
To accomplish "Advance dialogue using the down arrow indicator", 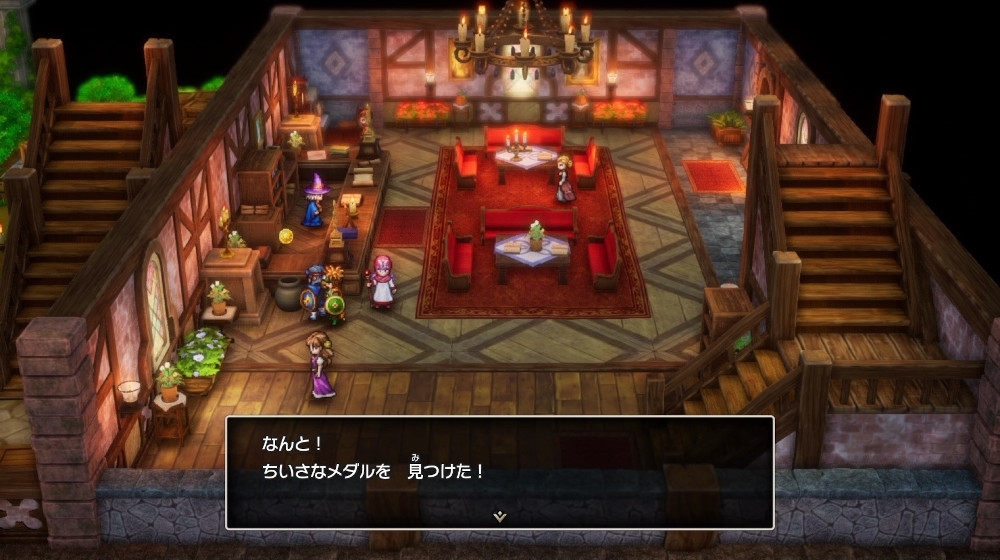I will [x=500, y=516].
